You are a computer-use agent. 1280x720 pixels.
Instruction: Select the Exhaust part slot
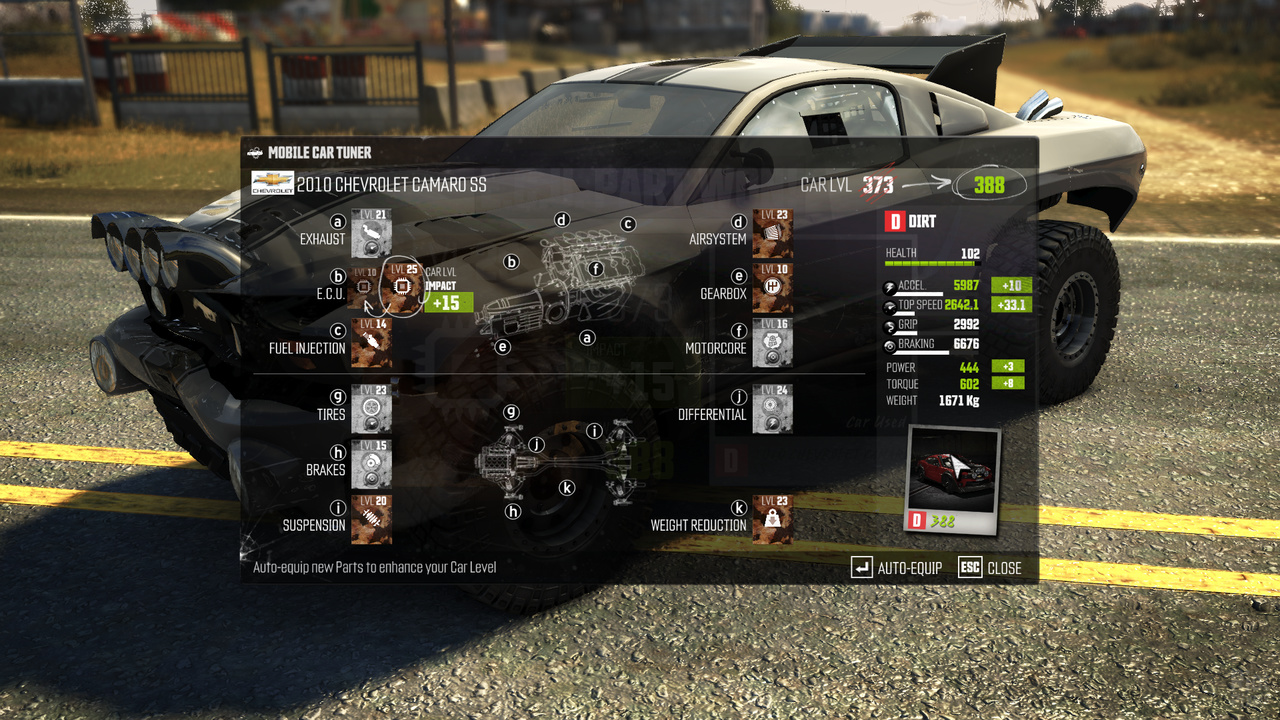tap(371, 234)
